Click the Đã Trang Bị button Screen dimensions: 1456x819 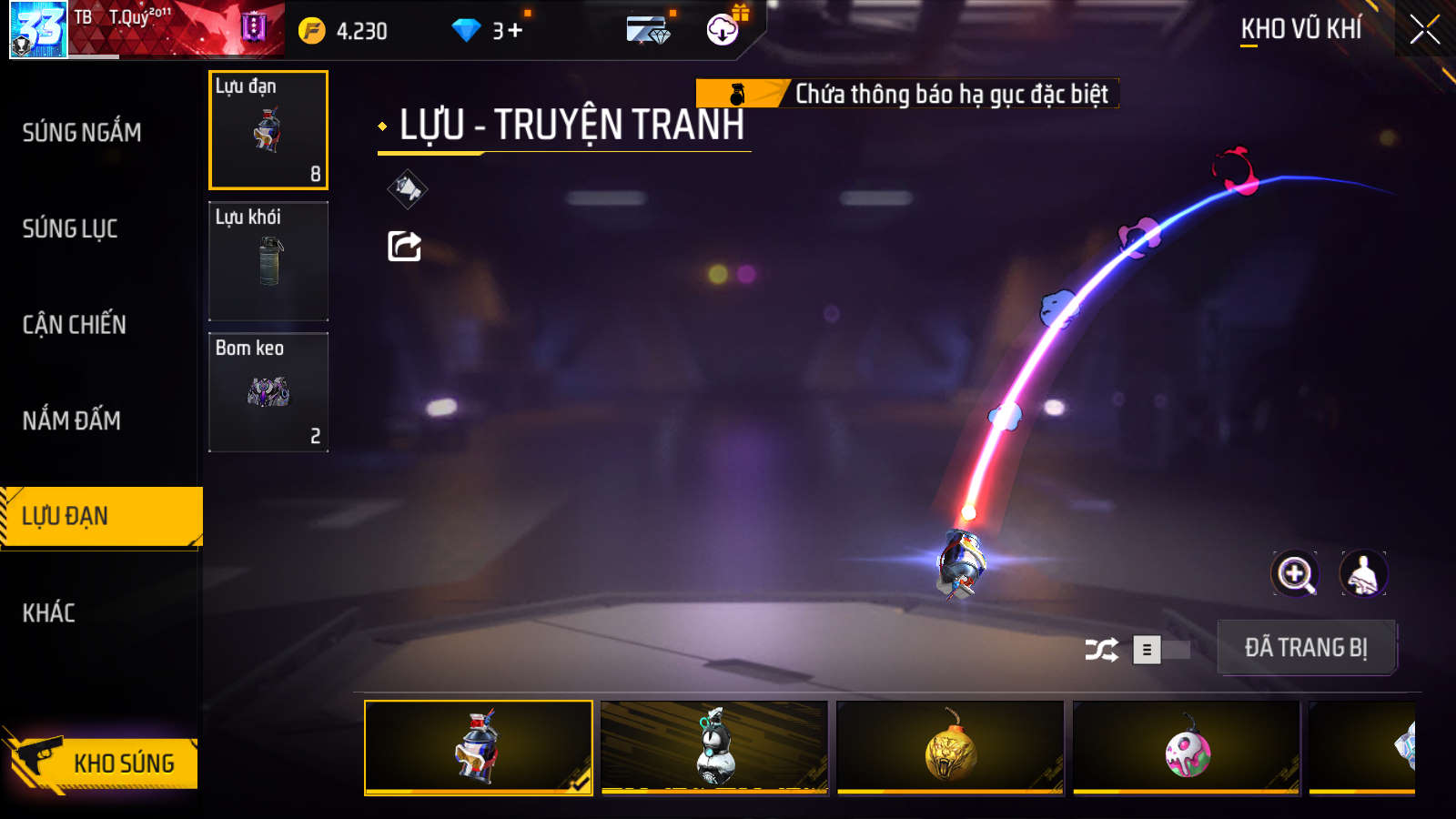pos(1306,648)
